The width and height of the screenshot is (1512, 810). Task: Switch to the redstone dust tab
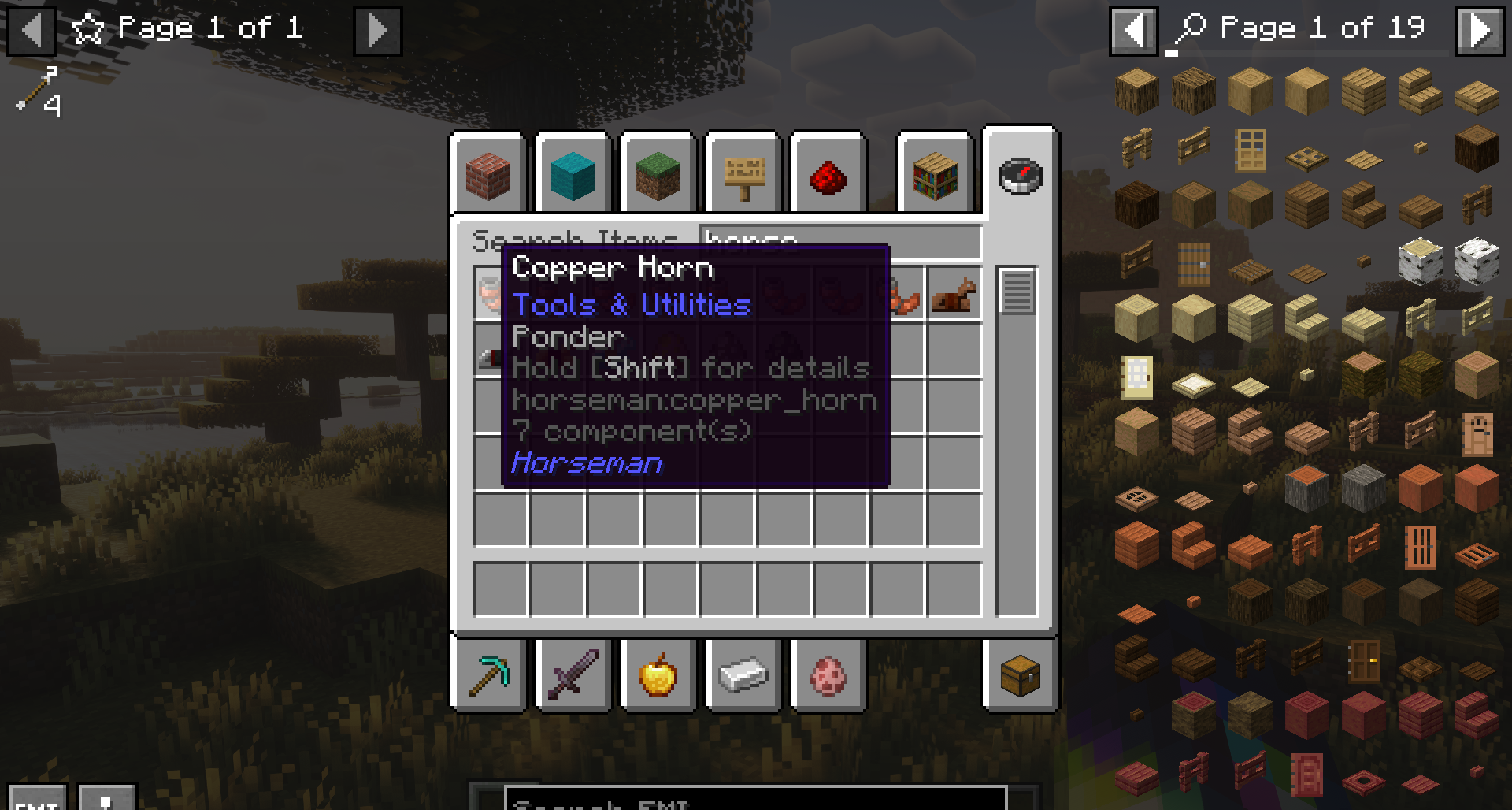pos(828,176)
